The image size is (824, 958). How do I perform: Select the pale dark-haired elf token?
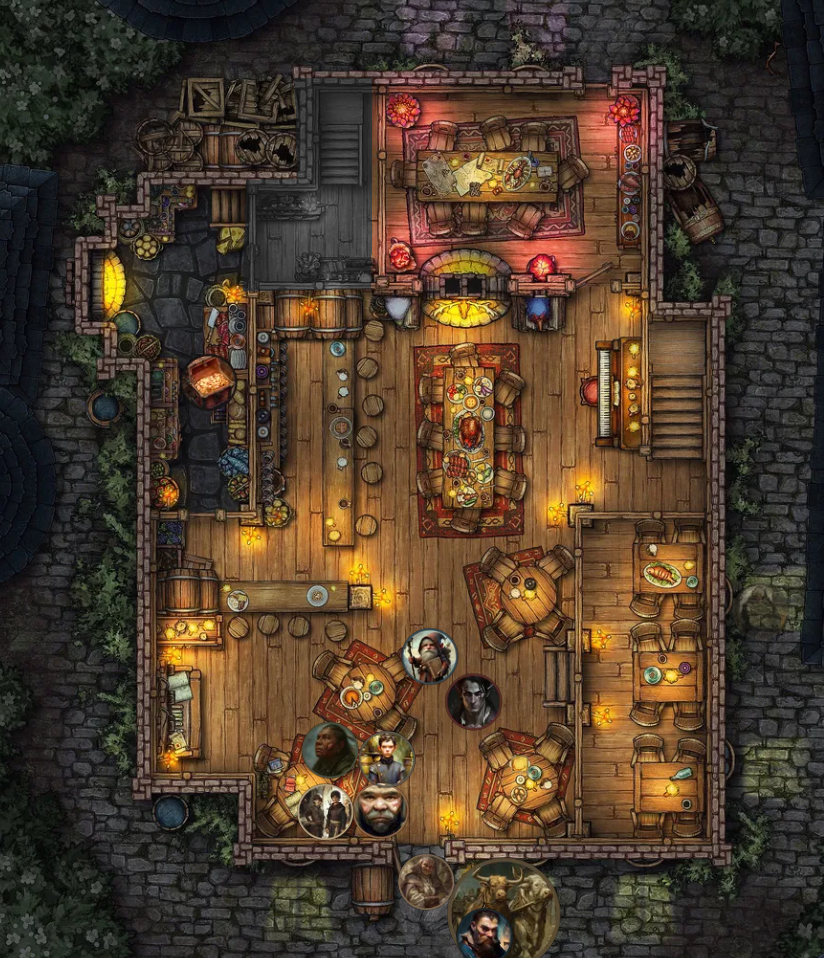point(473,702)
